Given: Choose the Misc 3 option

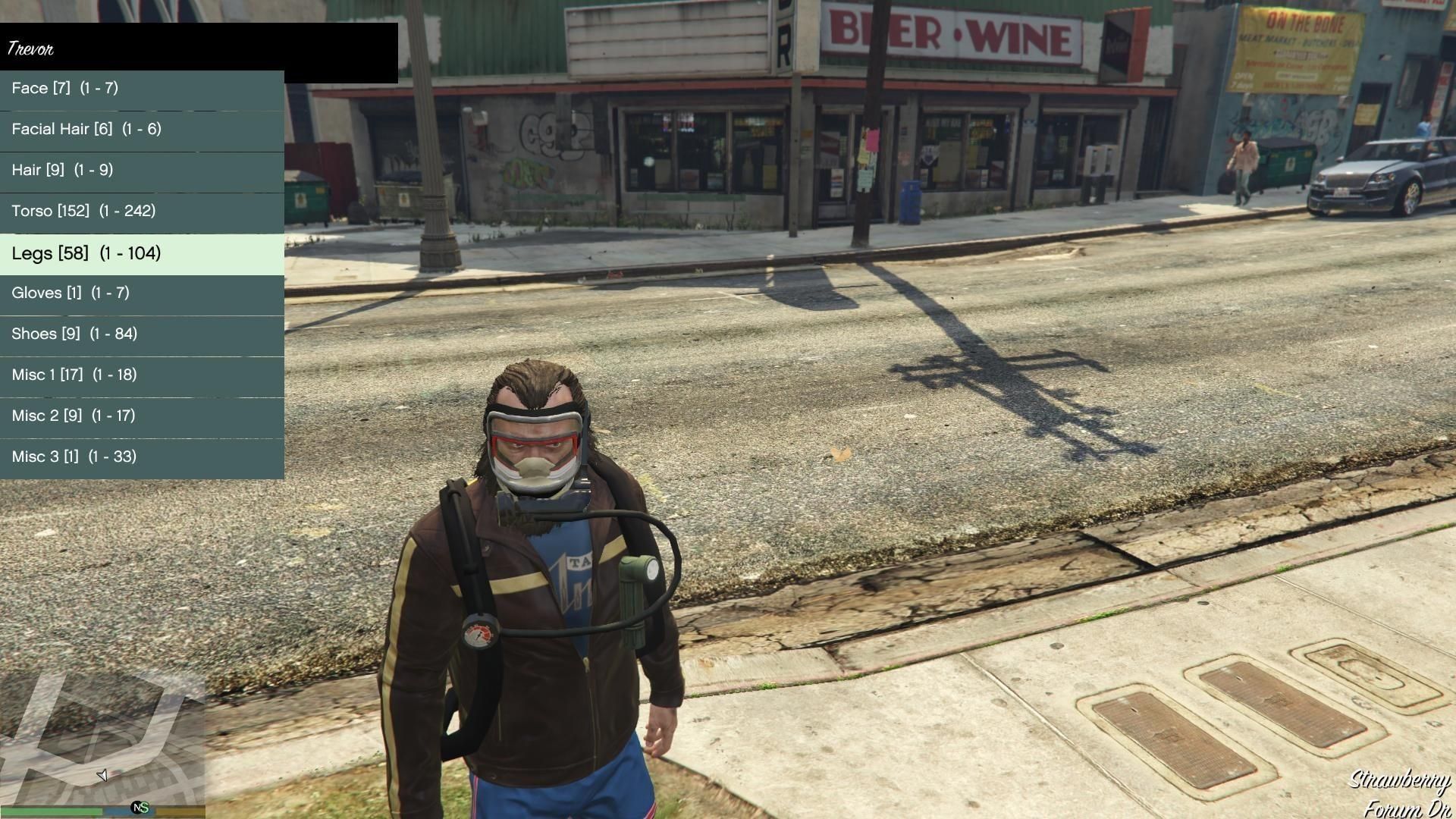Looking at the screenshot, I should coord(142,457).
